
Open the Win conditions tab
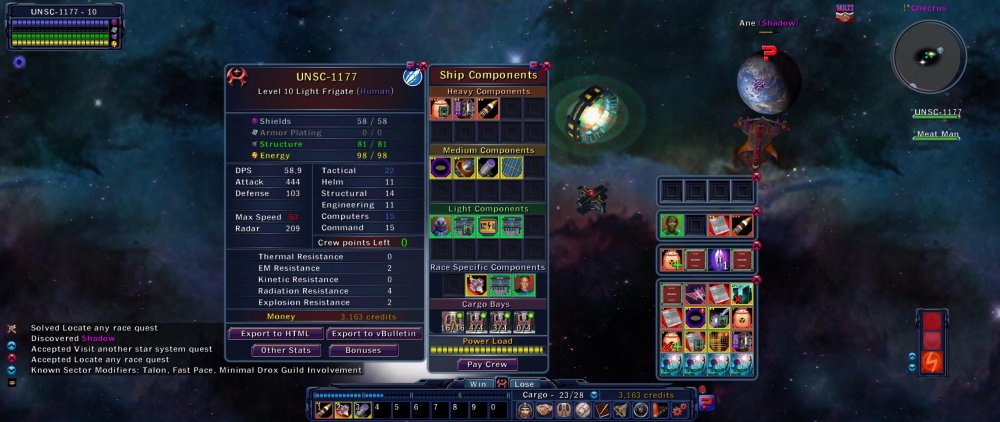(480, 383)
